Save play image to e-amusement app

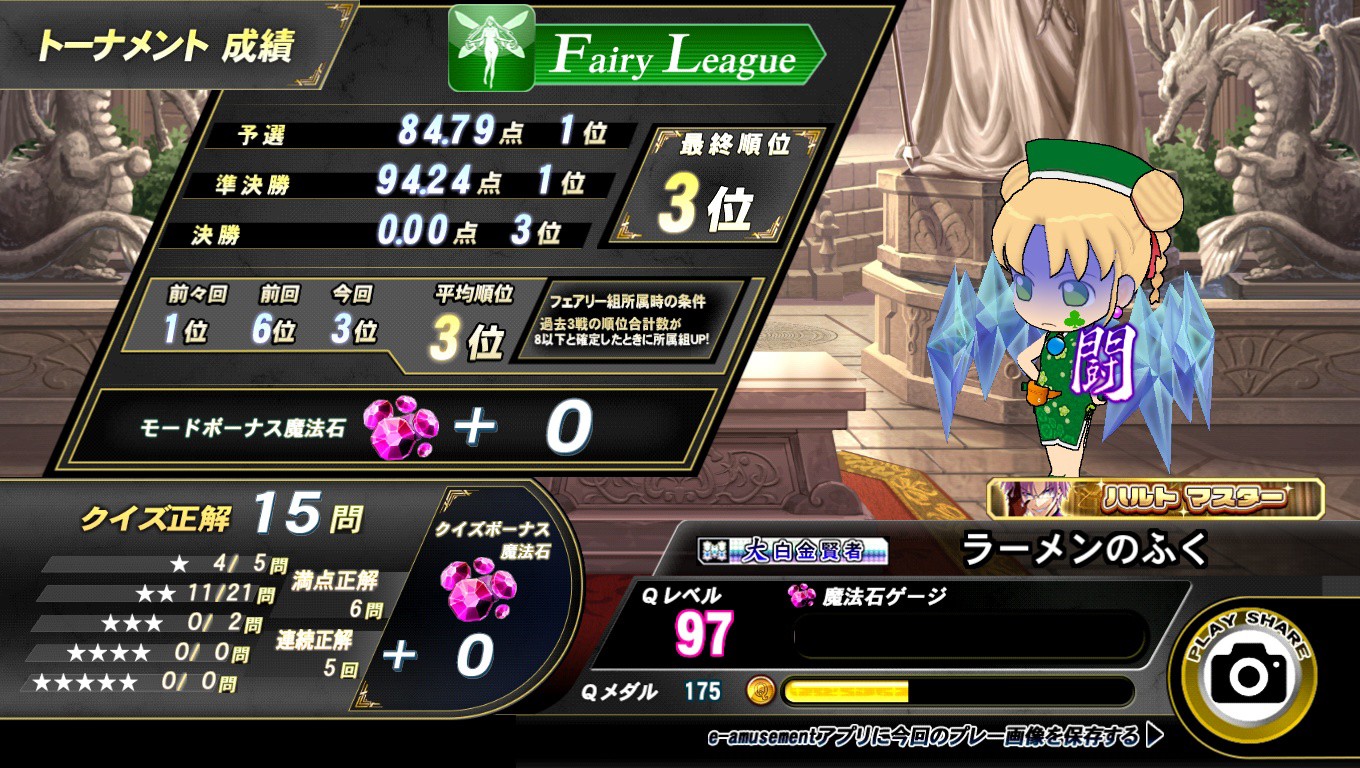[x=935, y=737]
